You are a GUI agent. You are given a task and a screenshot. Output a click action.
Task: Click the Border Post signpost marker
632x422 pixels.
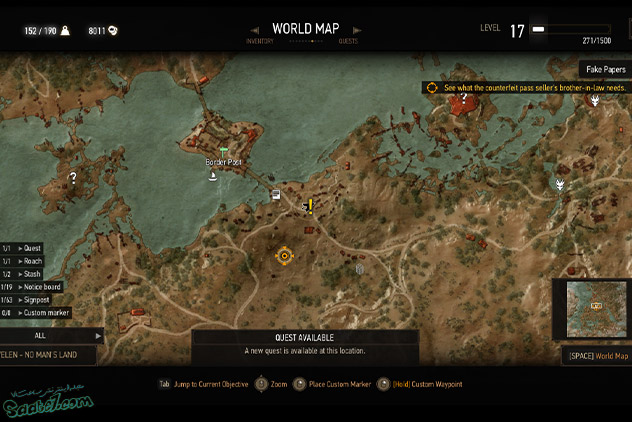pyautogui.click(x=222, y=152)
